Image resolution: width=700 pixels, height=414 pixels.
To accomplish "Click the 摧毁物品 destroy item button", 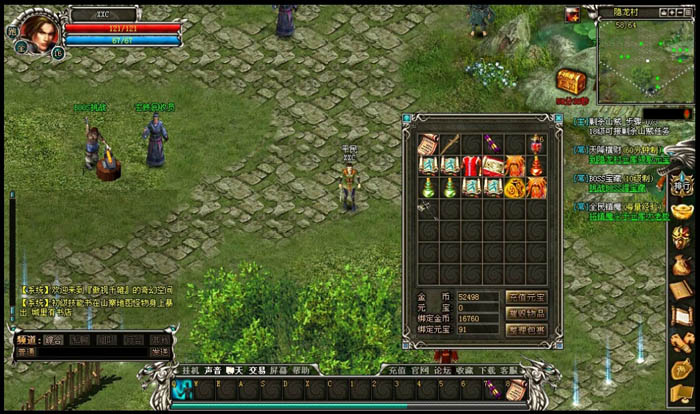I will [x=525, y=313].
